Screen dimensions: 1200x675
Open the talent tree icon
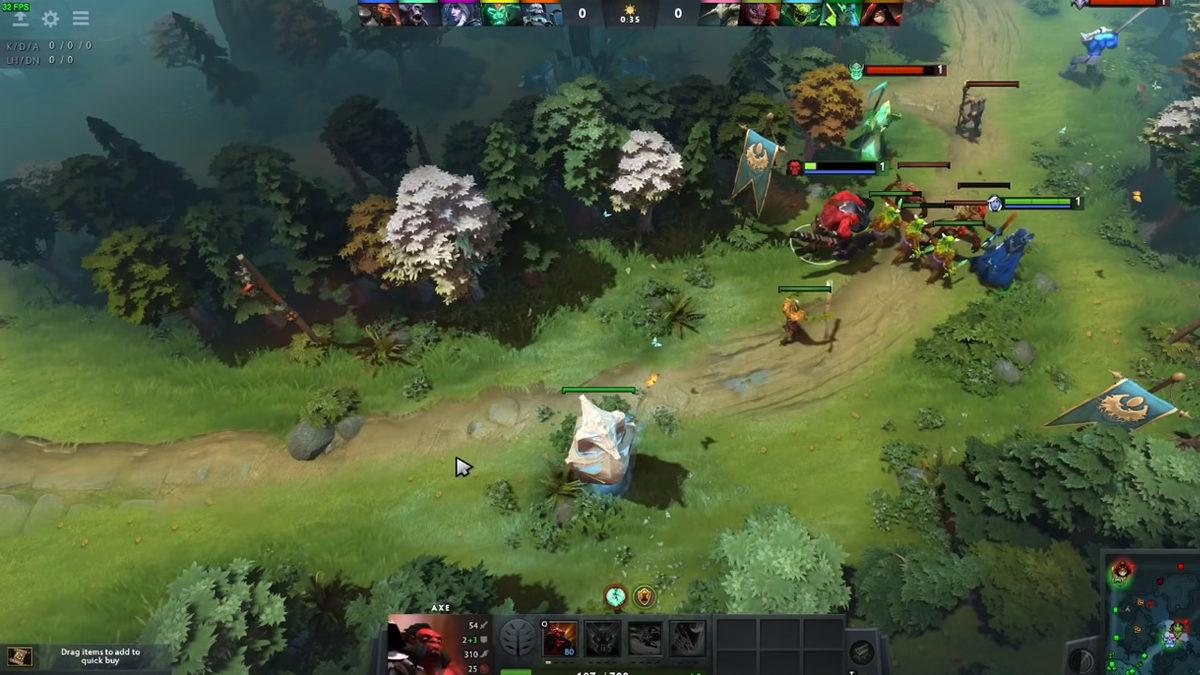click(517, 638)
